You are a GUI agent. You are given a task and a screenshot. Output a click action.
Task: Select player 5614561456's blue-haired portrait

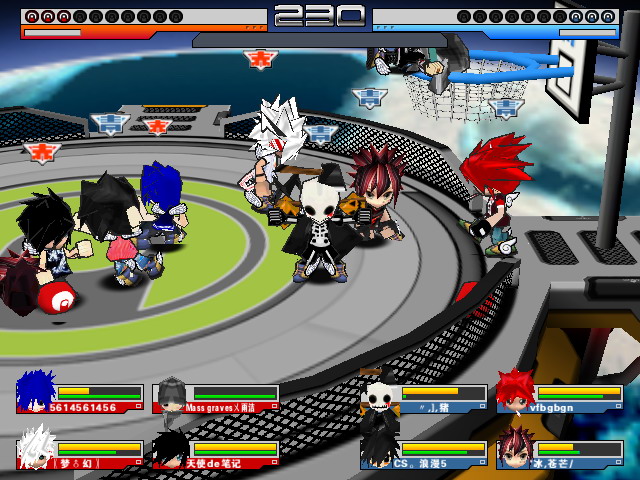pyautogui.click(x=36, y=391)
